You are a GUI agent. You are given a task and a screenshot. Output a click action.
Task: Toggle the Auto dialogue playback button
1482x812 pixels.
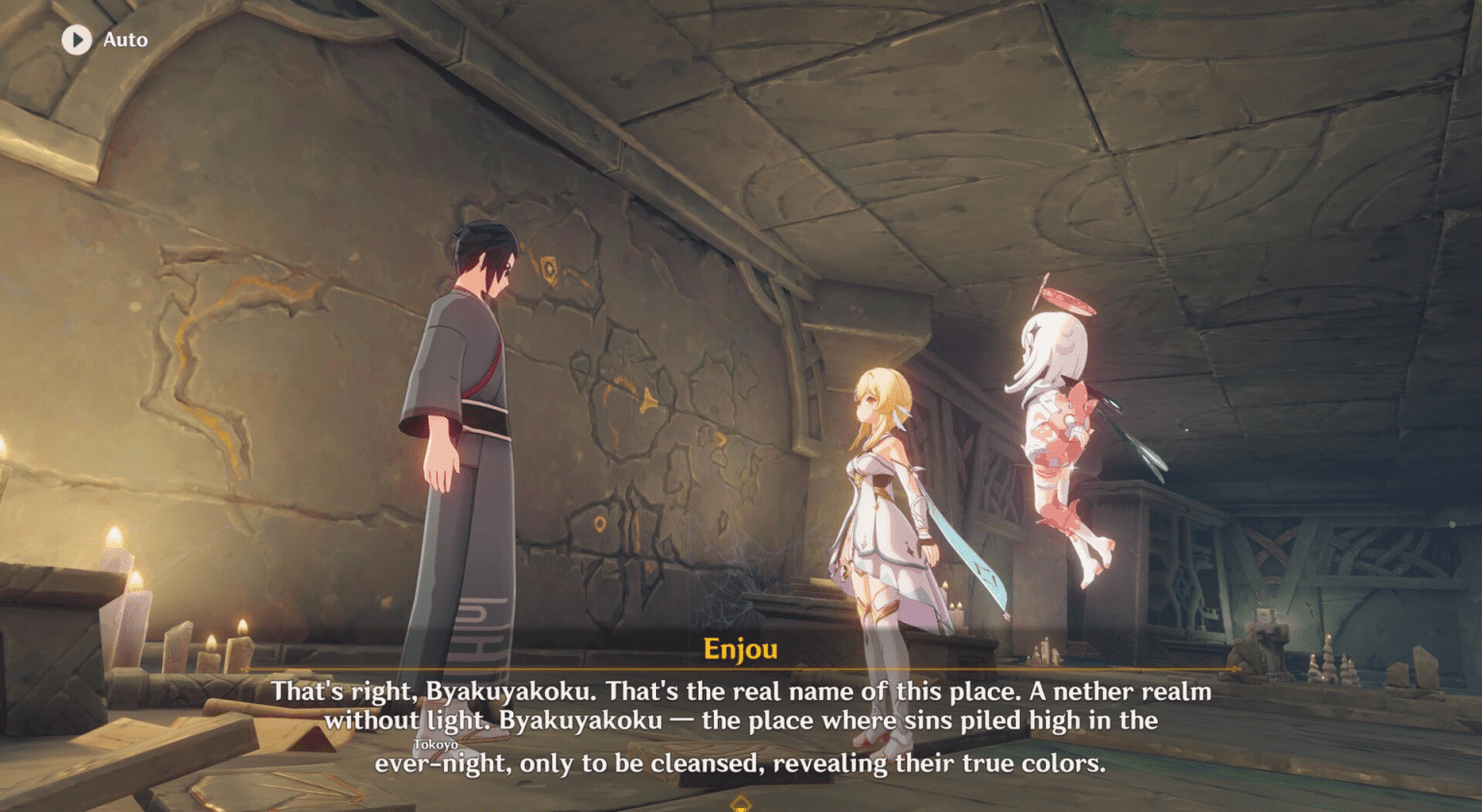click(77, 40)
